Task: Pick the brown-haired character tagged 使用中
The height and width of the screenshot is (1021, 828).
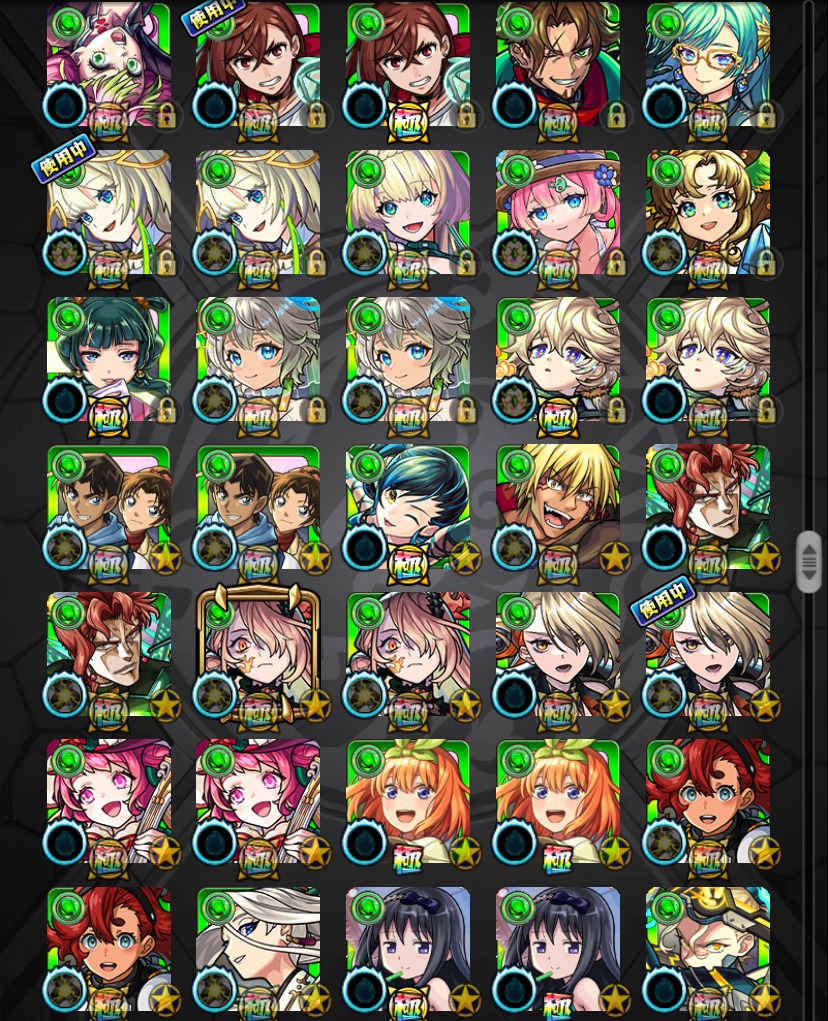Action: coord(258,65)
